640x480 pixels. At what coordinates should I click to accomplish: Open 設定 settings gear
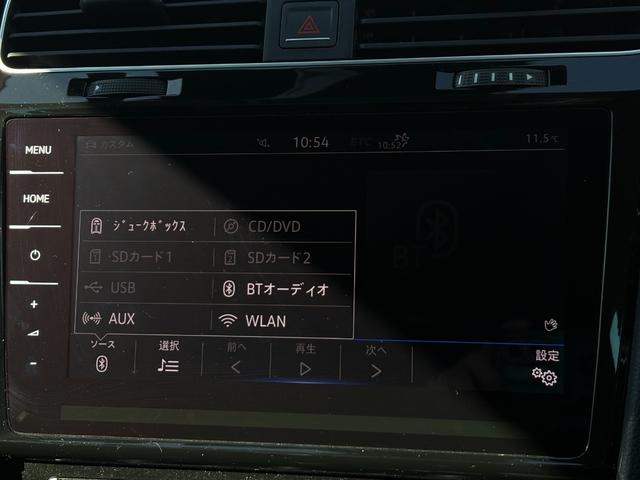click(545, 368)
